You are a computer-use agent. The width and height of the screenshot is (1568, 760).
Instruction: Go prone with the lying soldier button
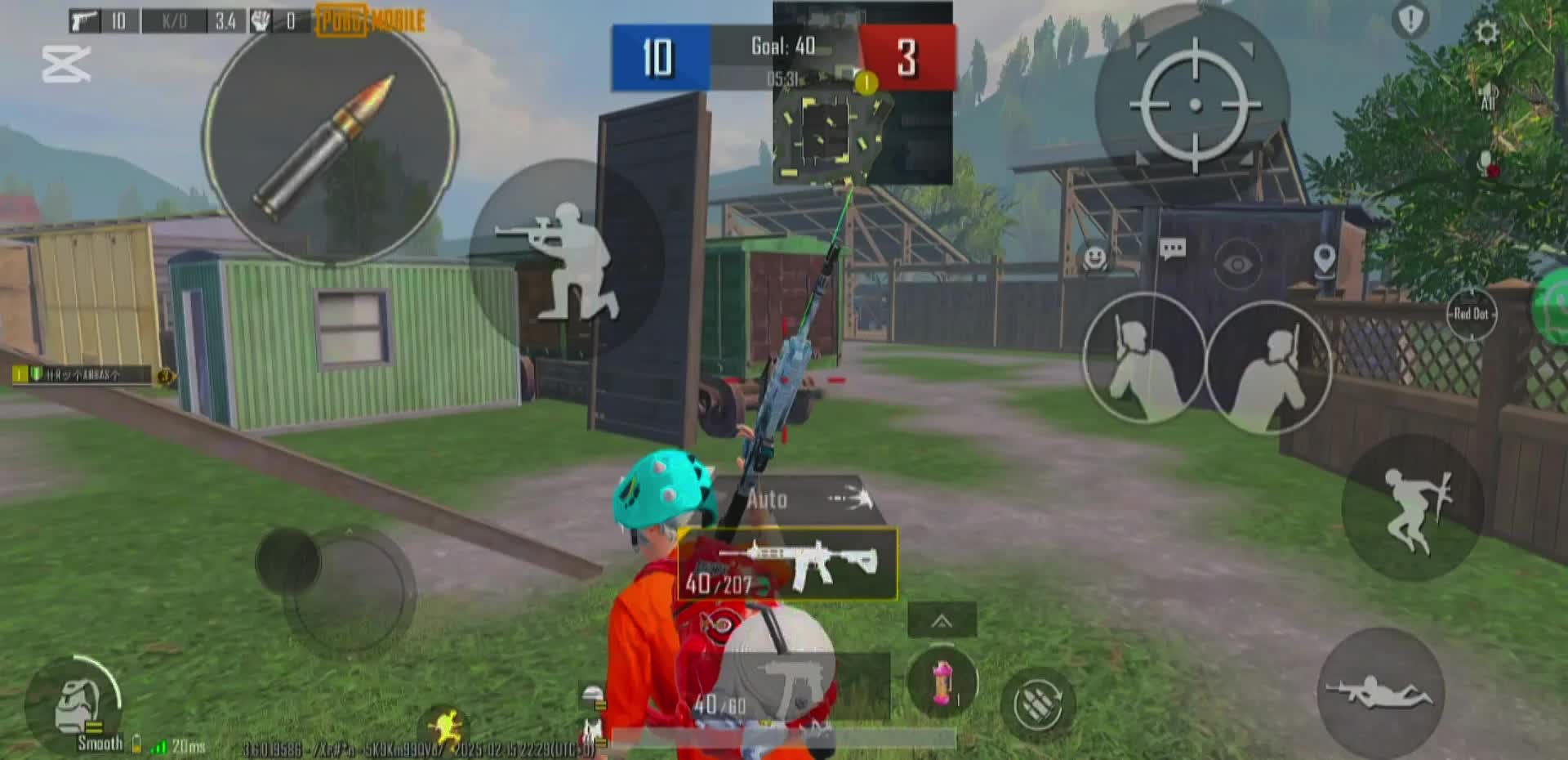tap(1380, 692)
